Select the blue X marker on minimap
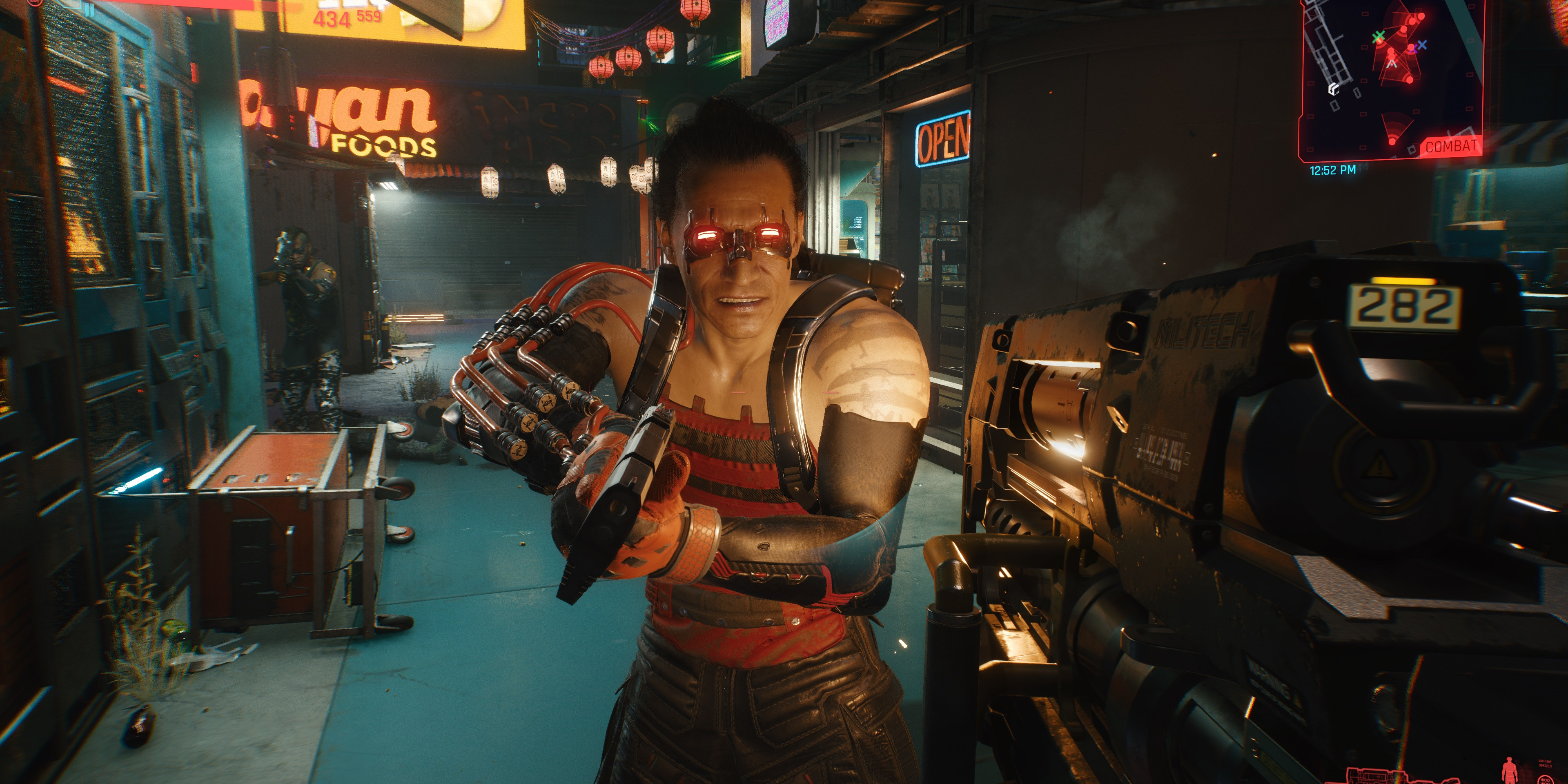Image resolution: width=1568 pixels, height=784 pixels. (1421, 45)
